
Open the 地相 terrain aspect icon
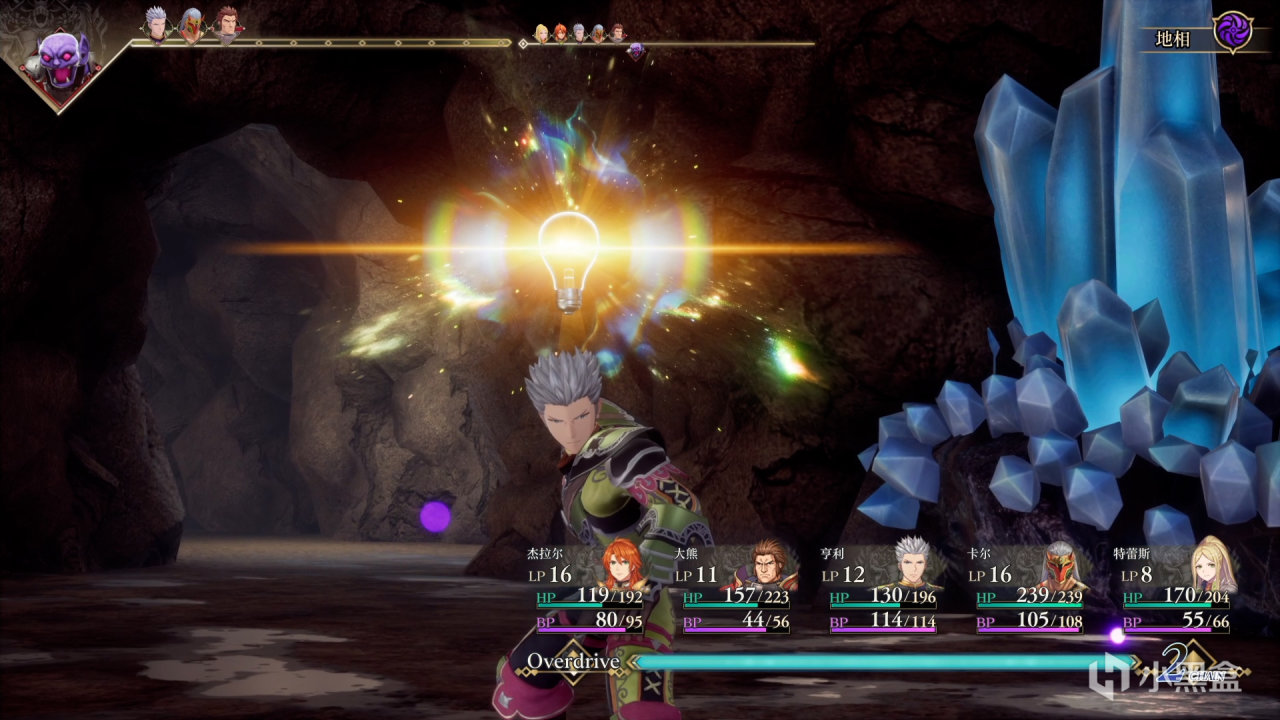[1232, 32]
